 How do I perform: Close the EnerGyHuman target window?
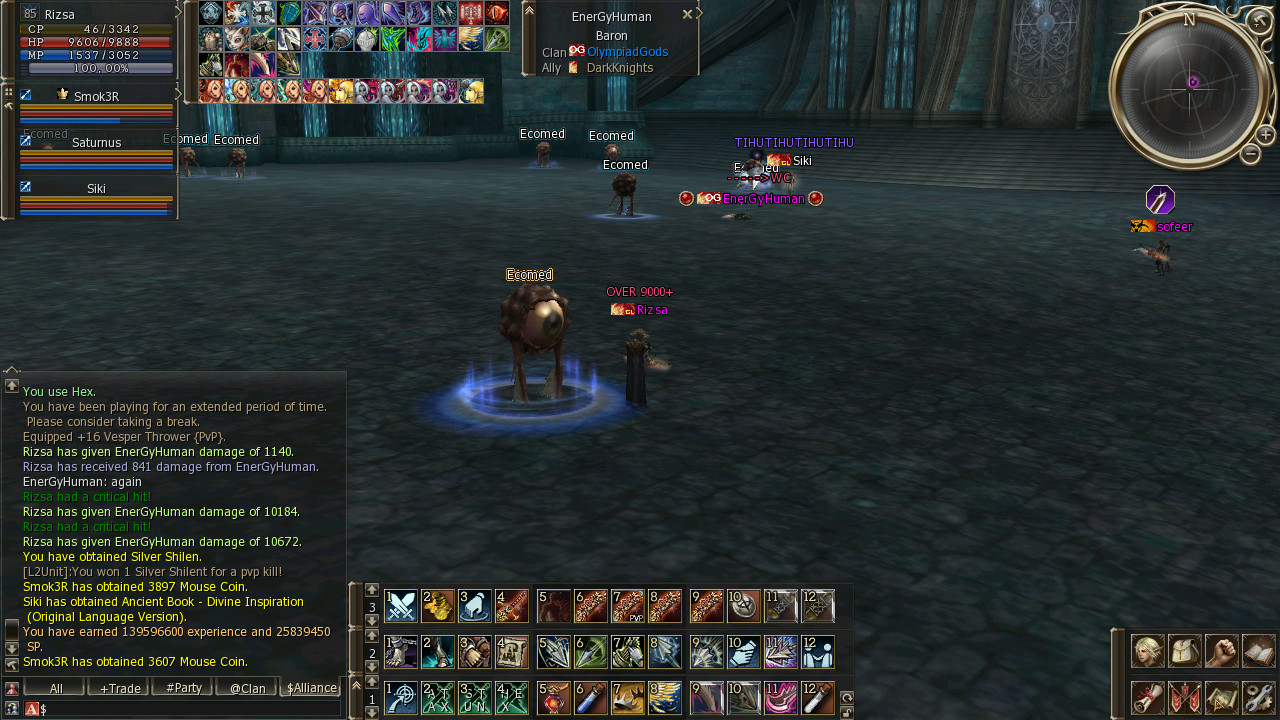(687, 14)
